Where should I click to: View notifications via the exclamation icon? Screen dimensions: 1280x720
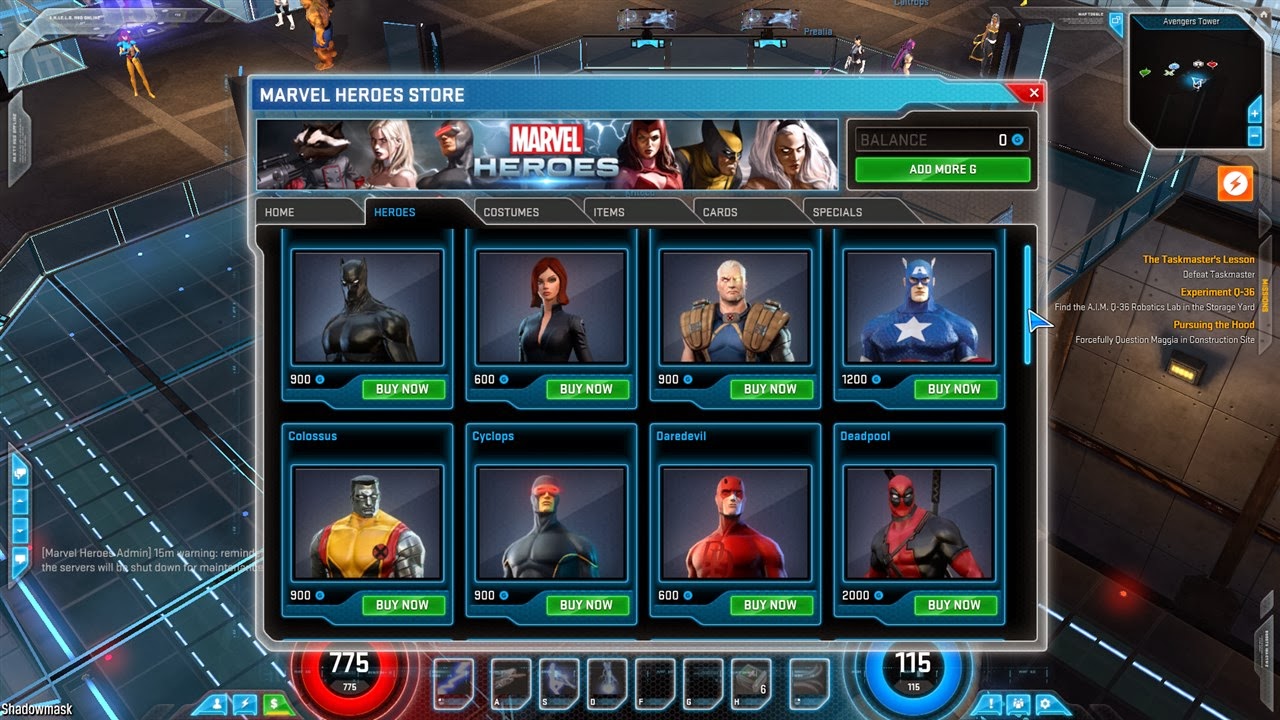tap(990, 704)
